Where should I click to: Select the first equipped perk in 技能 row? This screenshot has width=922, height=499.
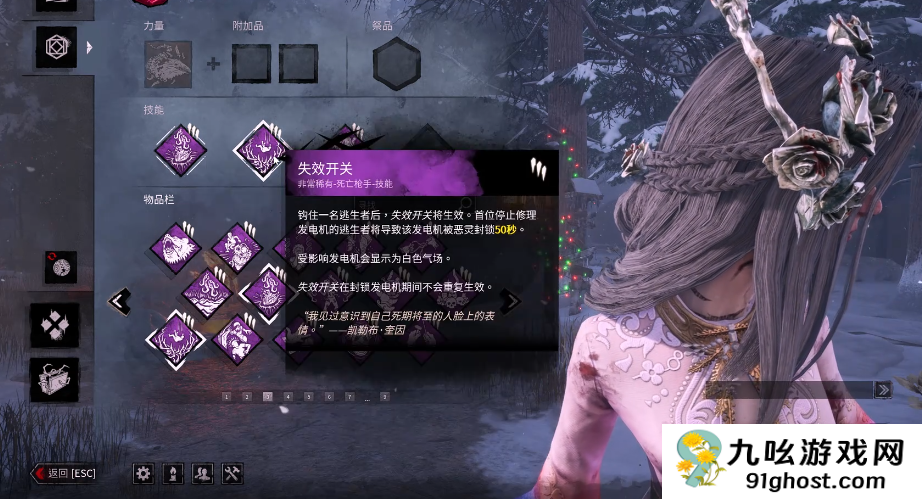(x=181, y=149)
